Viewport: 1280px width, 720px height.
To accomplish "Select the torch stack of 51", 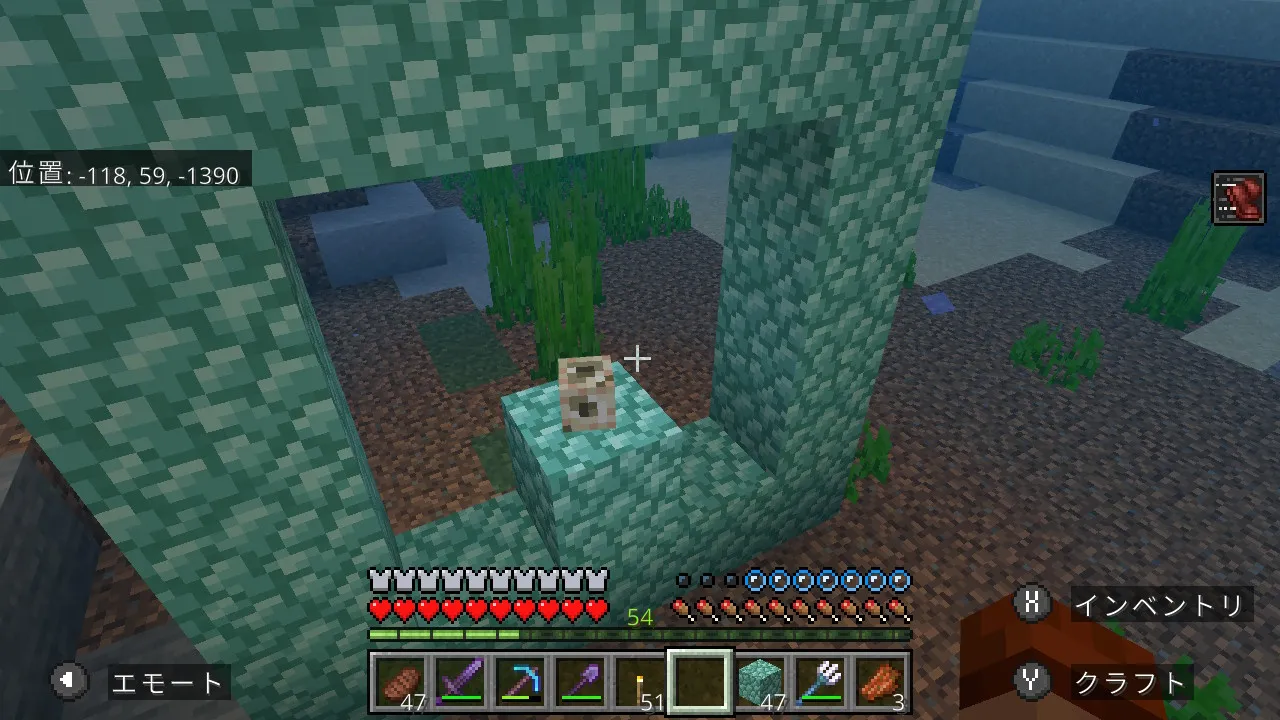I will click(x=640, y=683).
